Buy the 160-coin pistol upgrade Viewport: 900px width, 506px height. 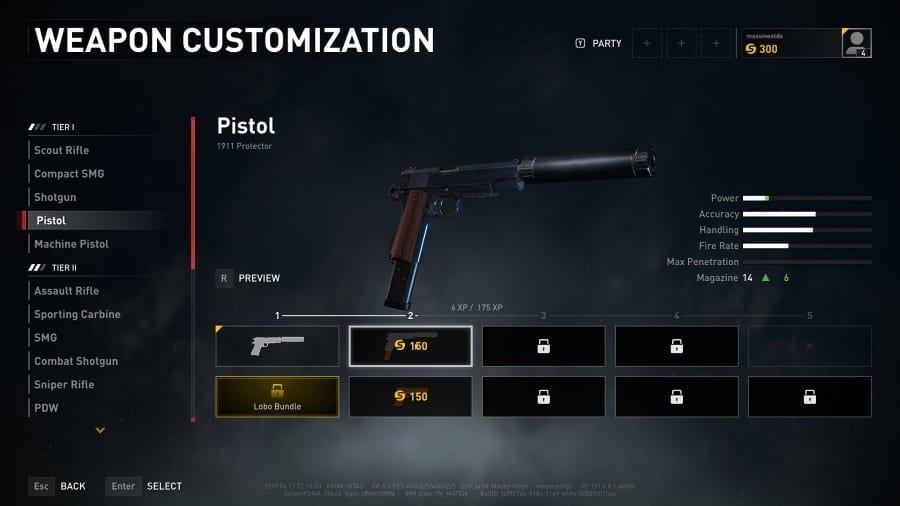point(410,346)
